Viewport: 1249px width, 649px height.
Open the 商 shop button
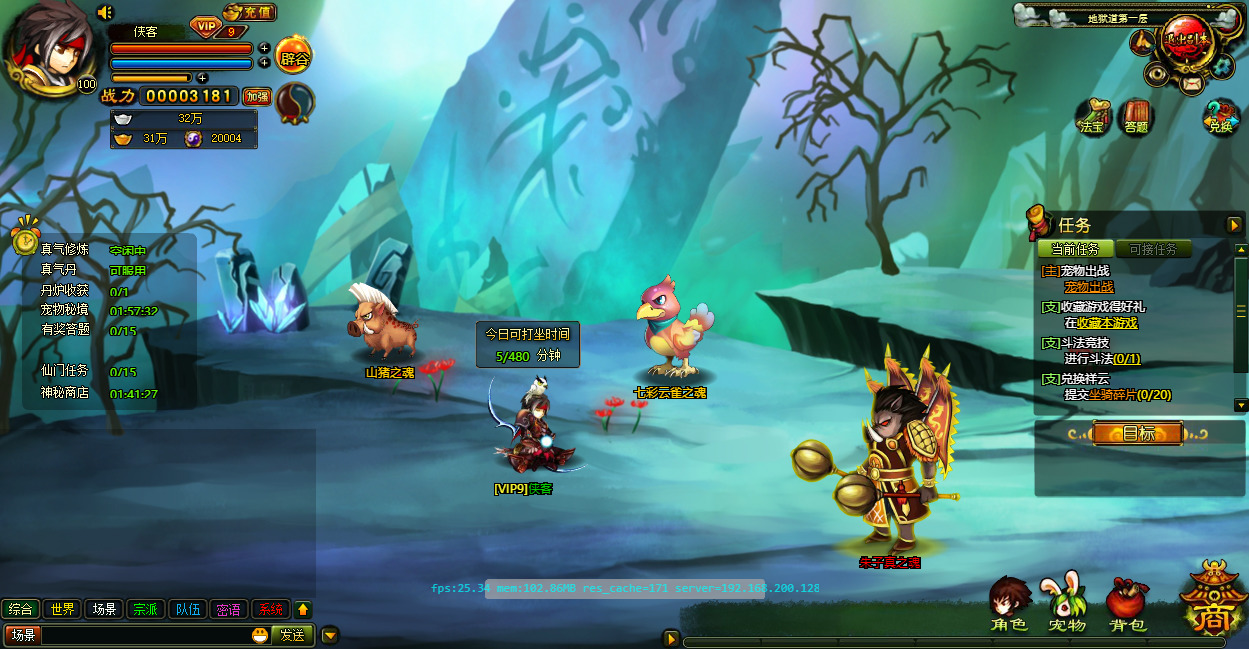[x=1214, y=602]
